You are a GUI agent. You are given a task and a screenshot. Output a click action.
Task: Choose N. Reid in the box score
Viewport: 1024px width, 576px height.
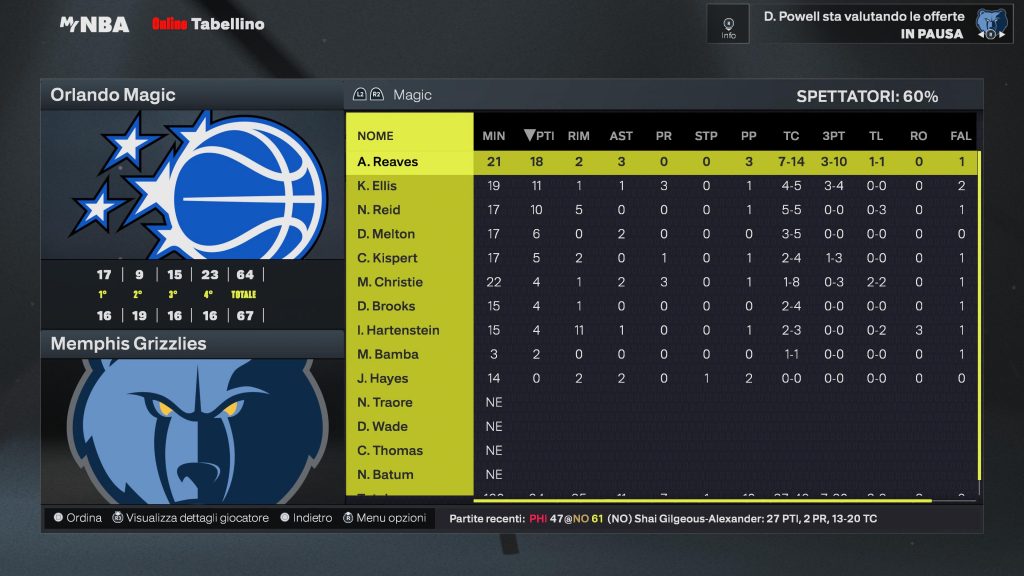(x=379, y=210)
